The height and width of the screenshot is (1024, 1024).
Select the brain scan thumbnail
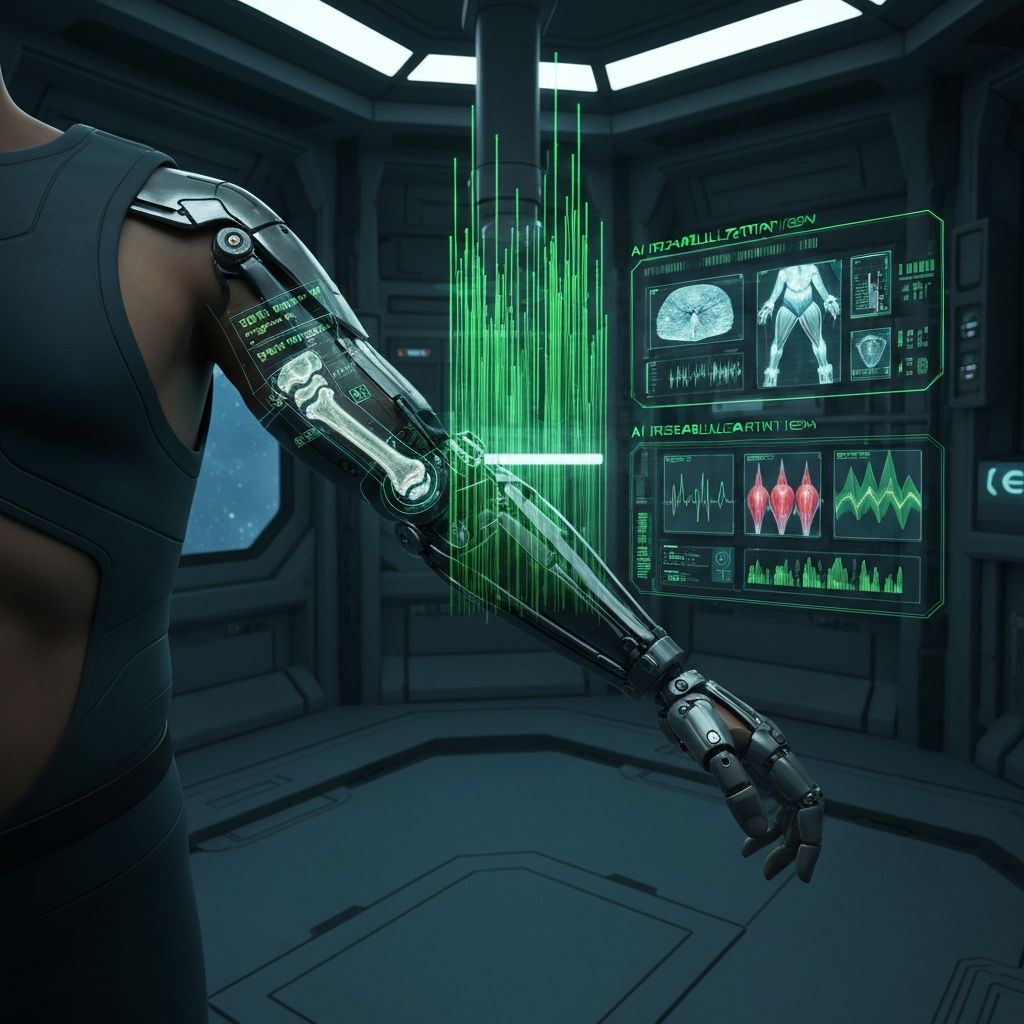pos(696,312)
